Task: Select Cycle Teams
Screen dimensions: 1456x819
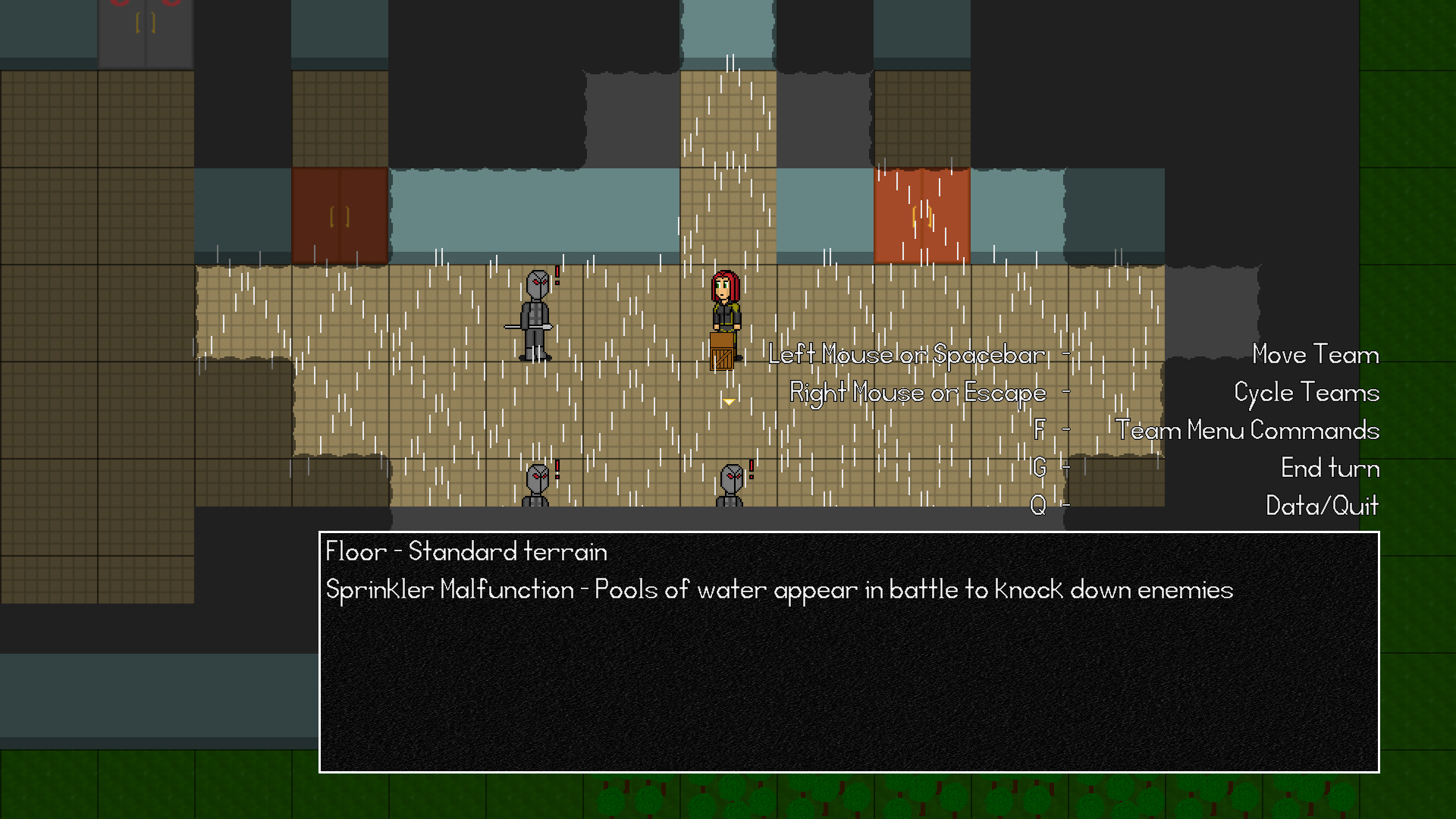Action: (1305, 392)
